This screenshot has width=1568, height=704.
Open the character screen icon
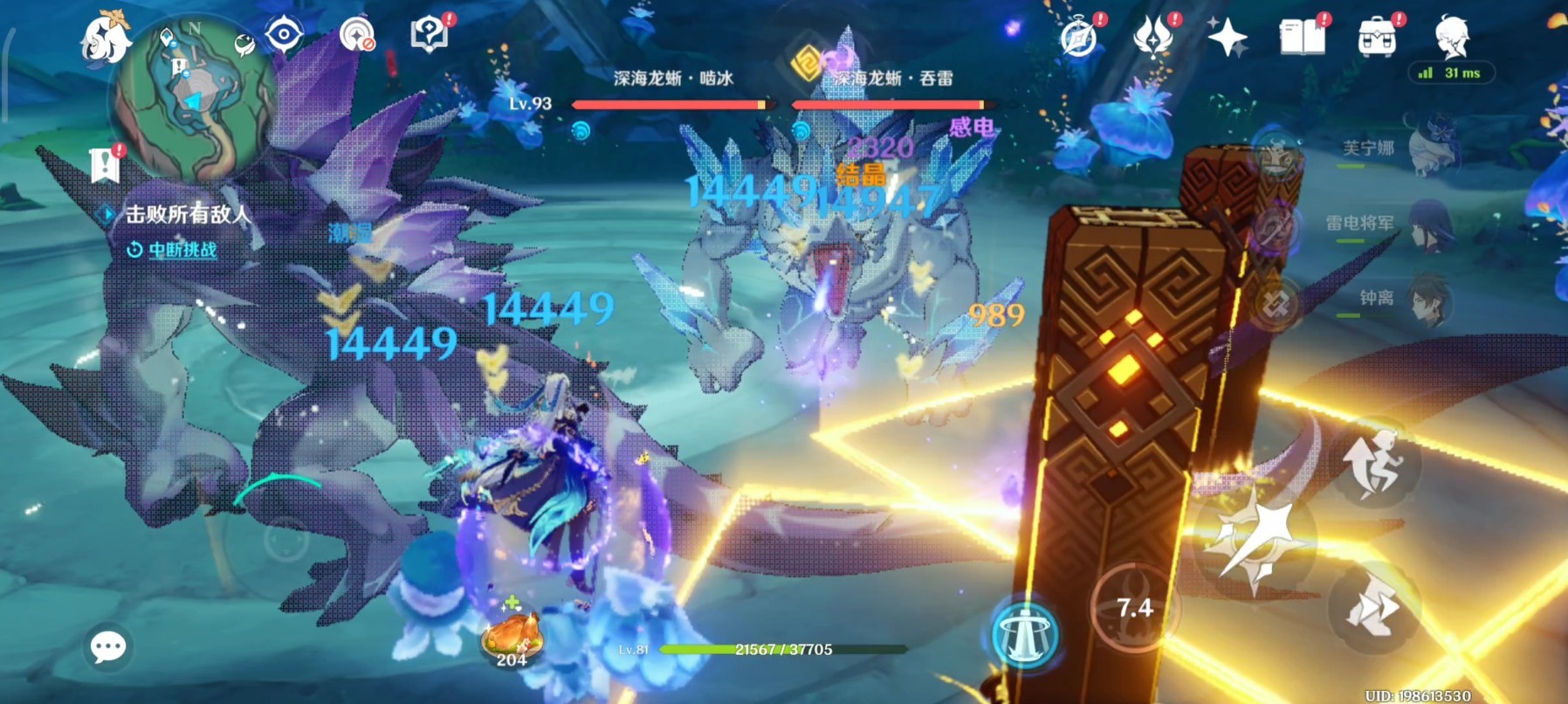pos(1451,38)
